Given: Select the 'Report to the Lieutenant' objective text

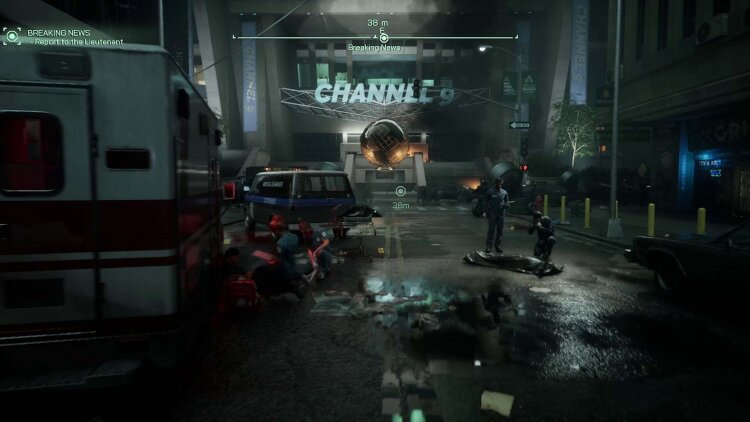Looking at the screenshot, I should point(76,42).
